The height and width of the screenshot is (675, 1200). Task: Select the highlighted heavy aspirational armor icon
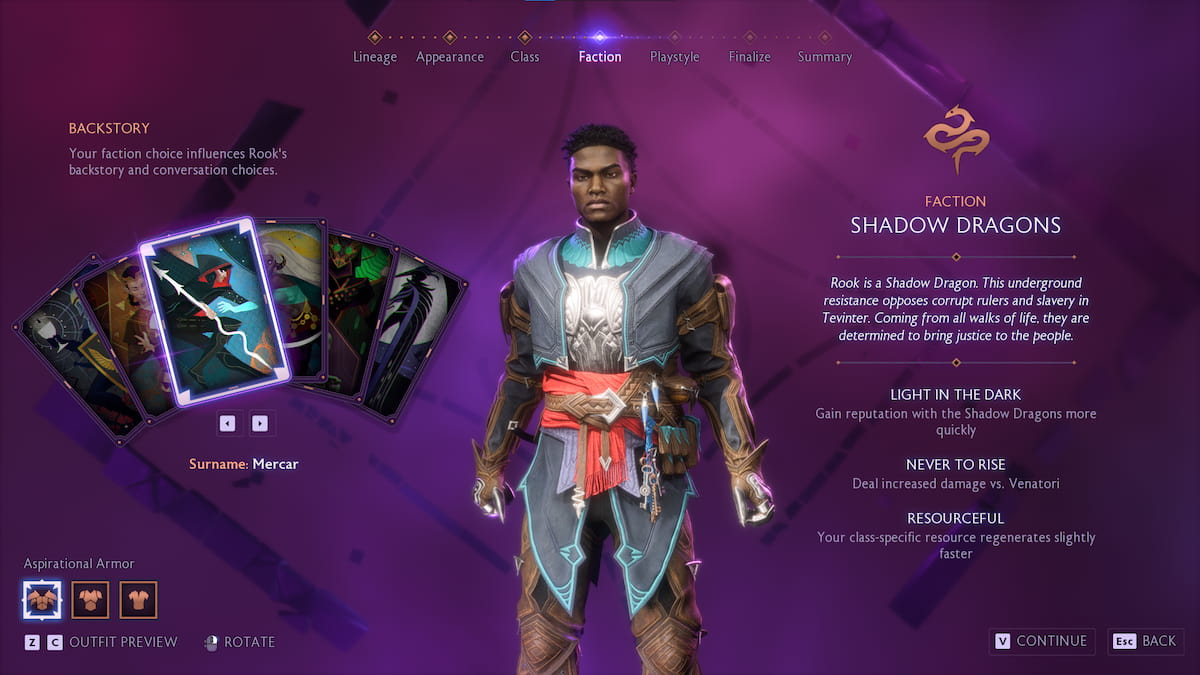coord(42,600)
